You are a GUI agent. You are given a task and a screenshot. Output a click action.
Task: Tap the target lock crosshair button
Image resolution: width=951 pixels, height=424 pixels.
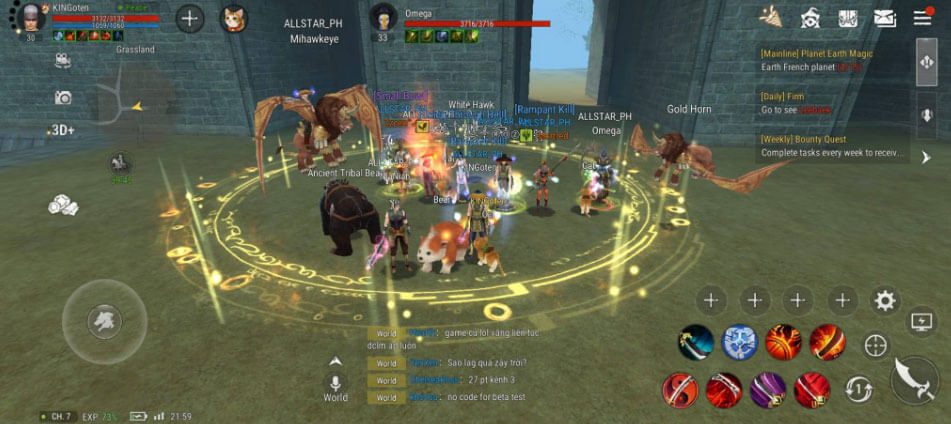click(875, 346)
